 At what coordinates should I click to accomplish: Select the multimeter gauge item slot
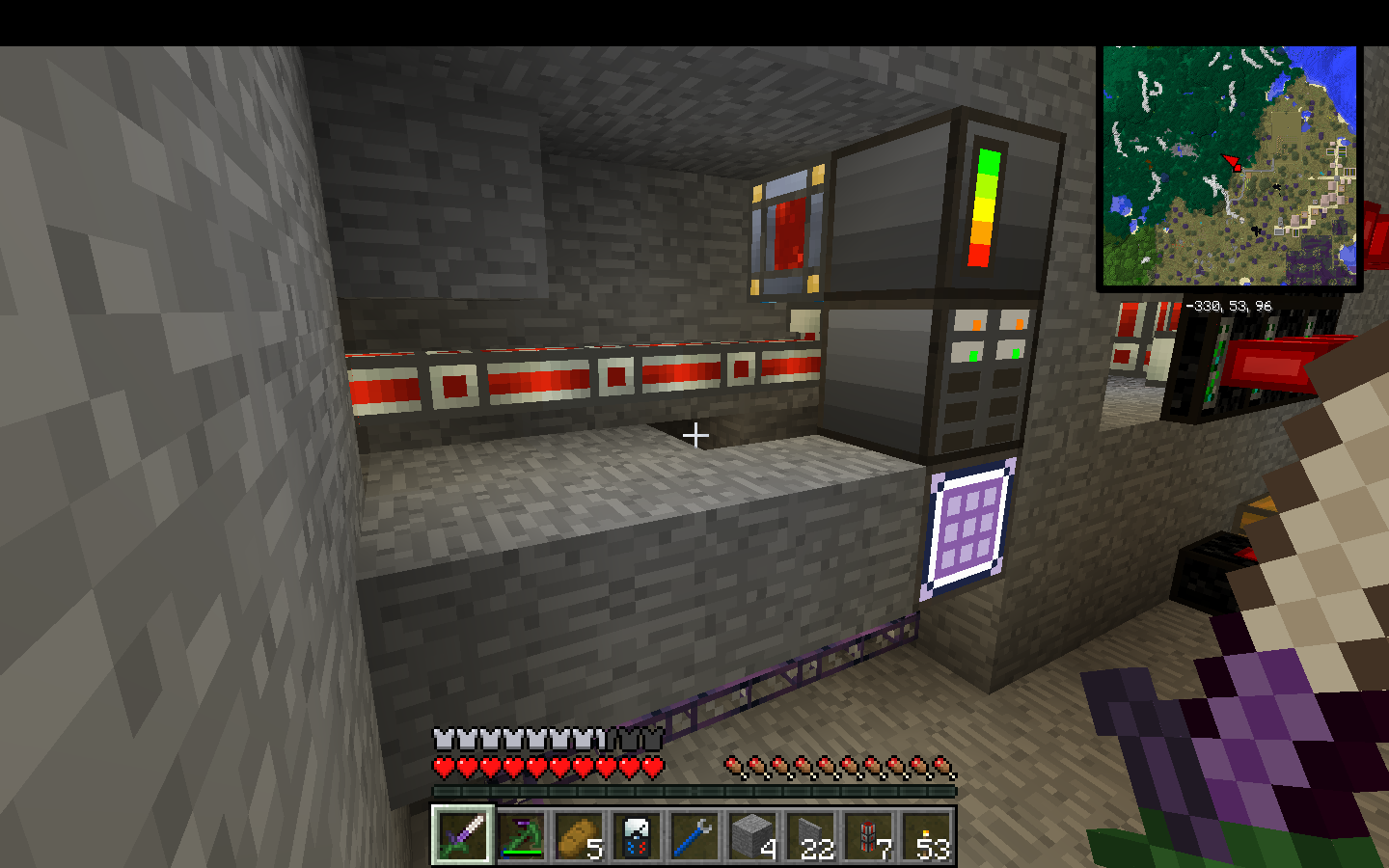637,834
